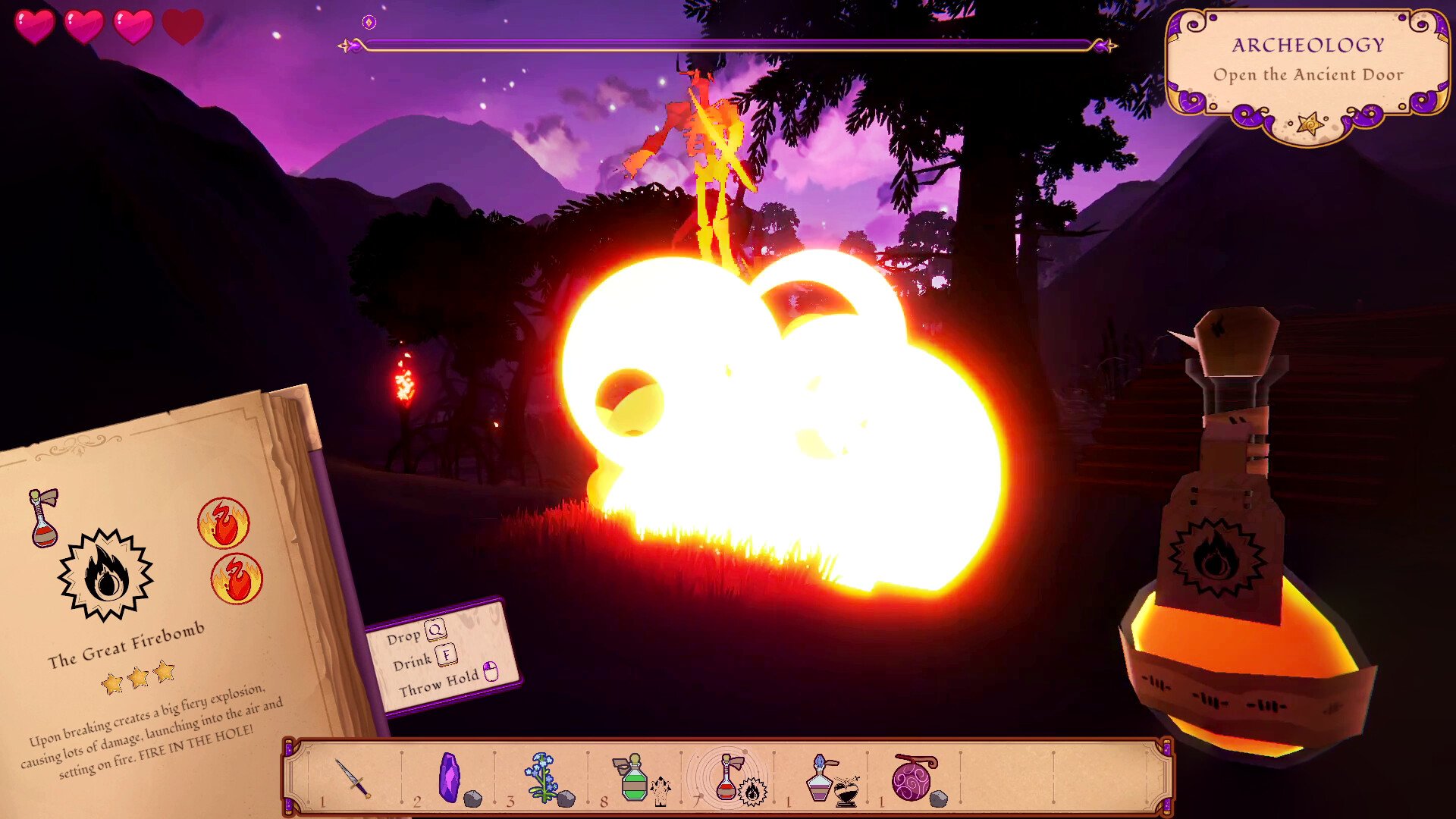
Task: Select the dagger hotbar slot
Action: (353, 779)
